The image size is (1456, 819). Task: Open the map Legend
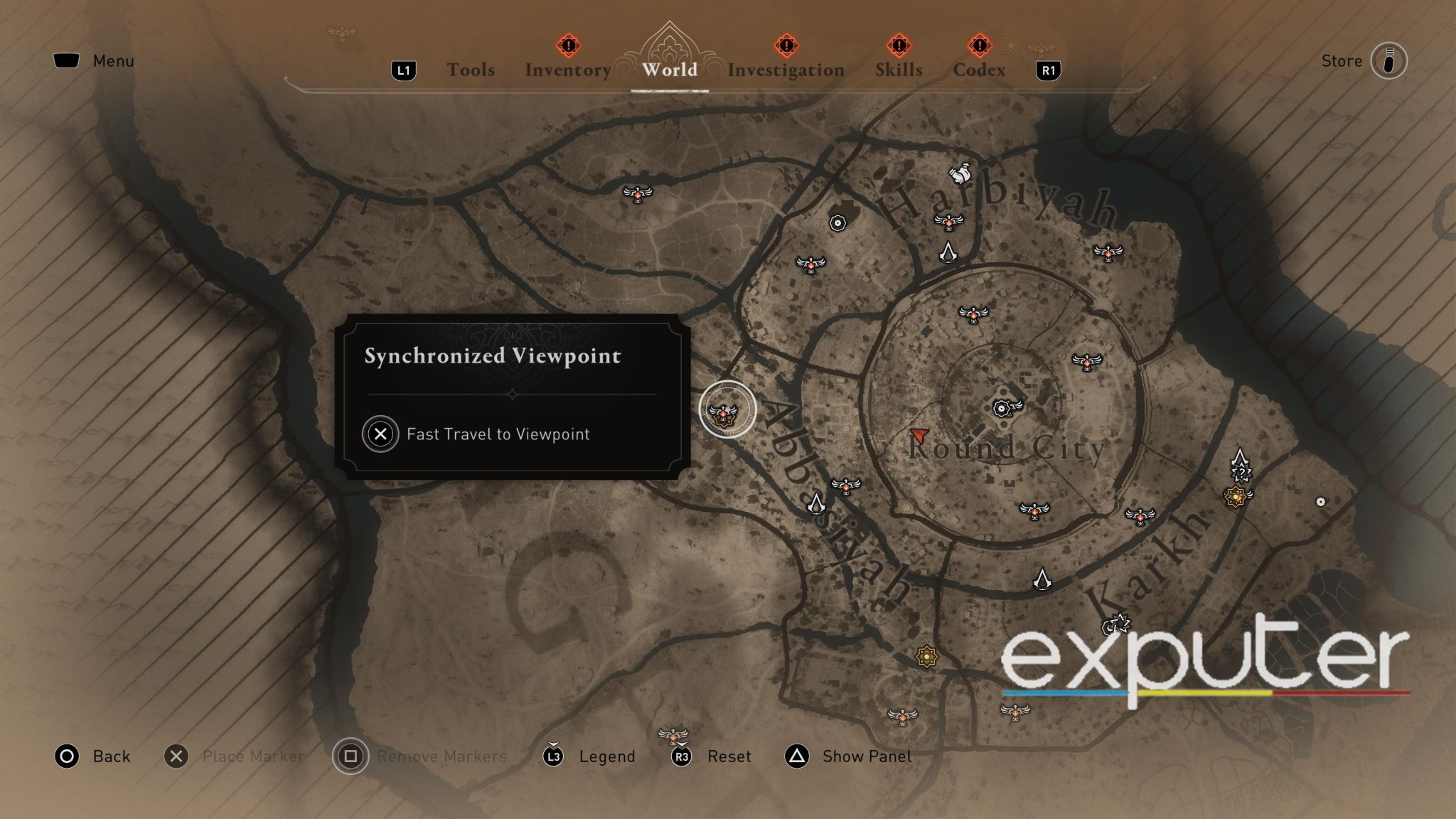pos(608,756)
